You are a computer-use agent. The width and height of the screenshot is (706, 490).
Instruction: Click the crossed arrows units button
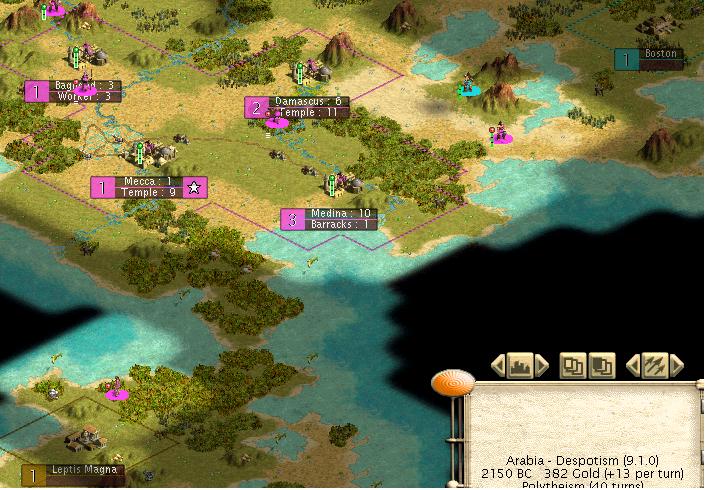click(x=655, y=366)
